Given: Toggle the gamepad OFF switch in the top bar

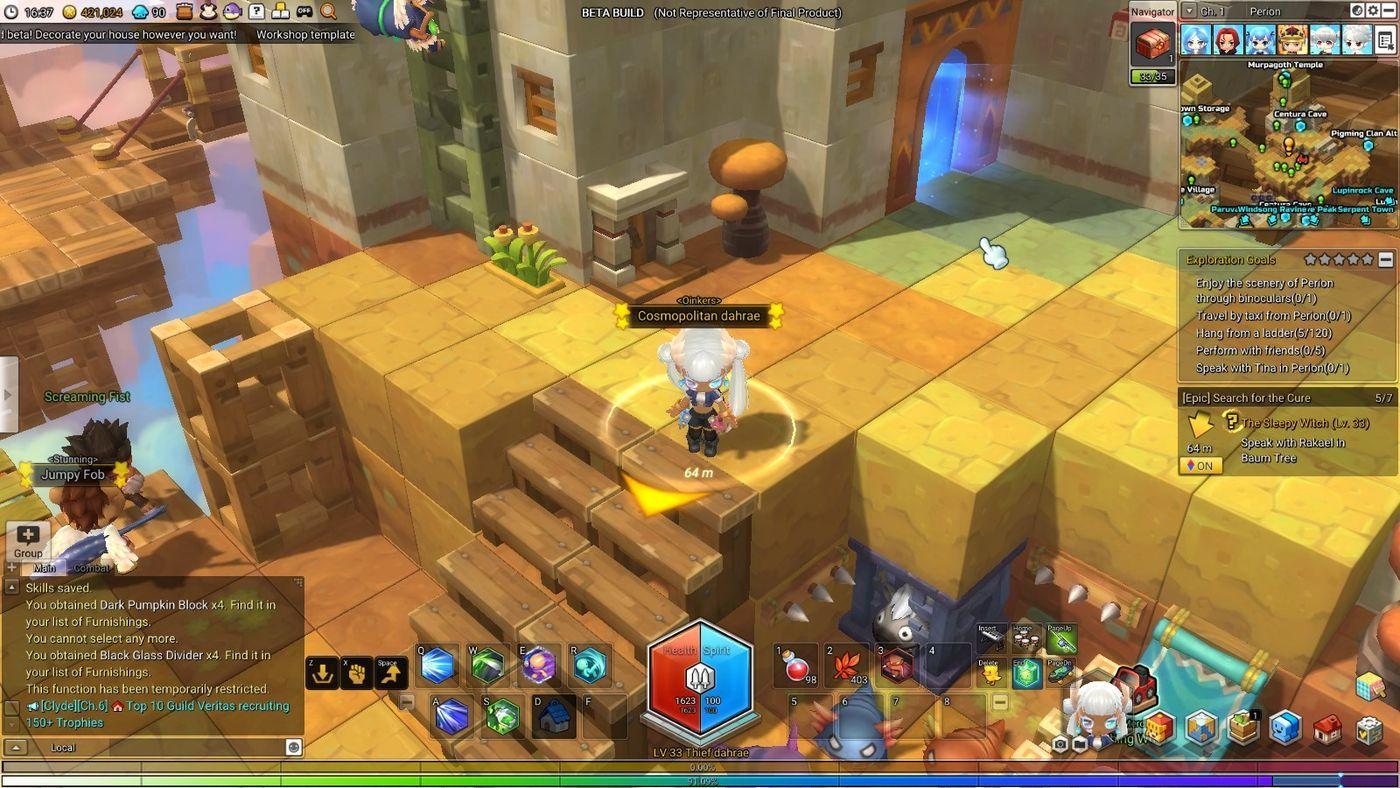Looking at the screenshot, I should point(304,13).
